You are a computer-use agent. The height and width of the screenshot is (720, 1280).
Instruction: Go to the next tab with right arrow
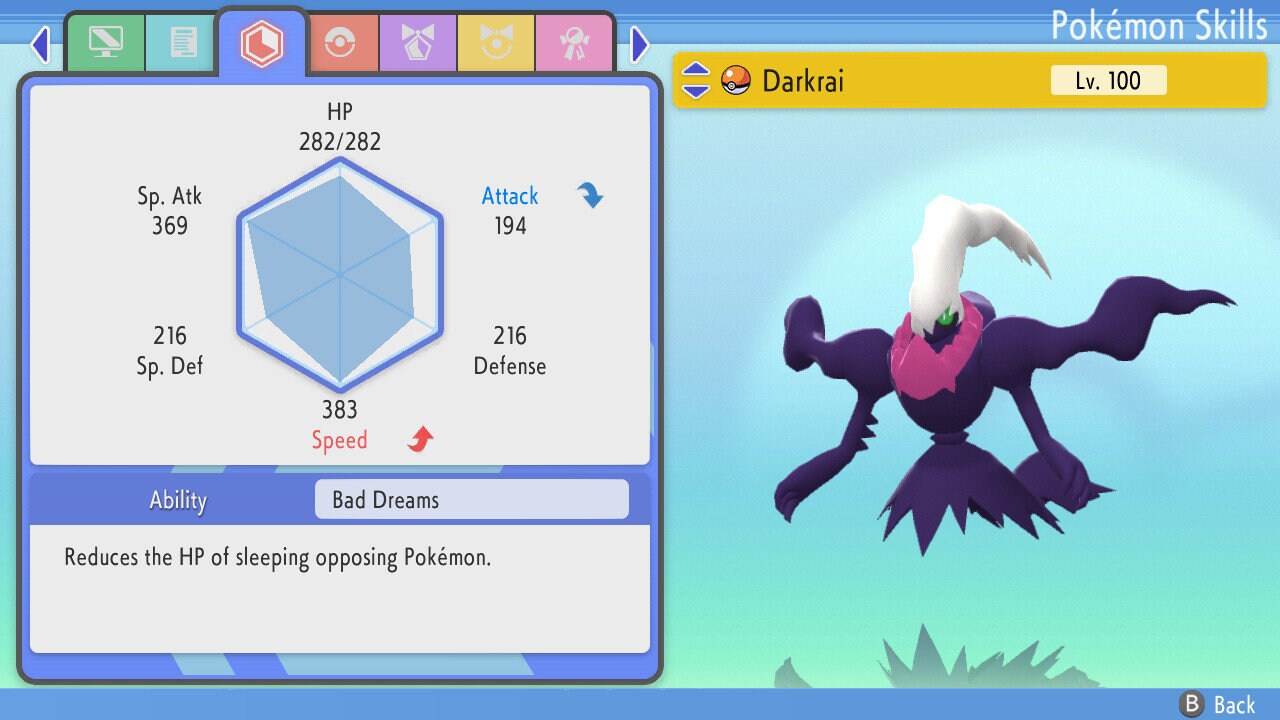click(640, 44)
